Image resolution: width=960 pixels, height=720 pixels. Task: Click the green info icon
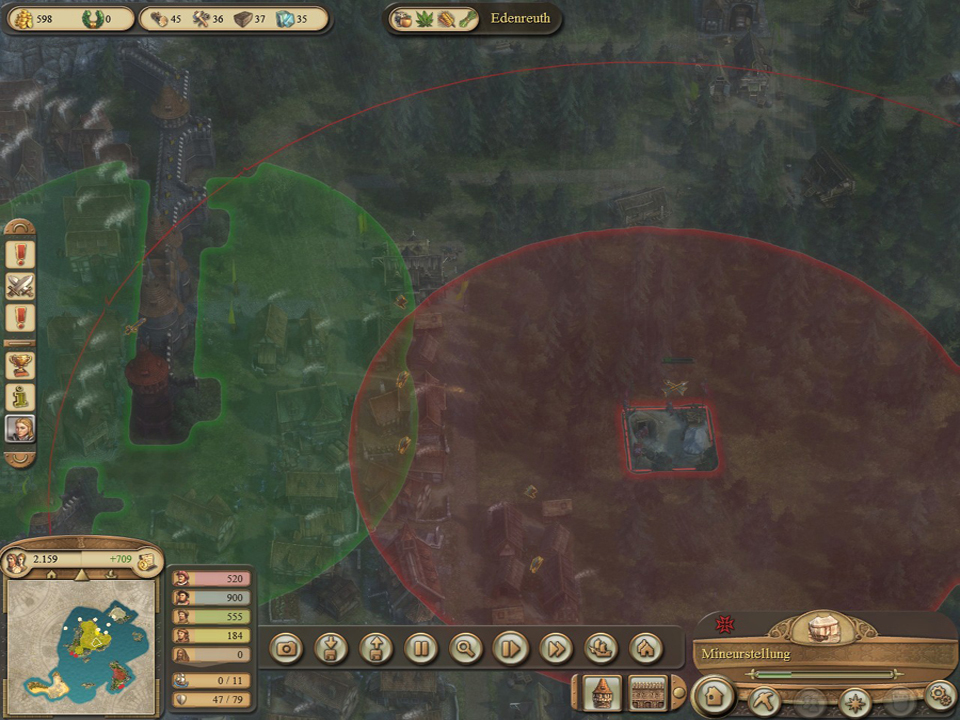(20, 397)
